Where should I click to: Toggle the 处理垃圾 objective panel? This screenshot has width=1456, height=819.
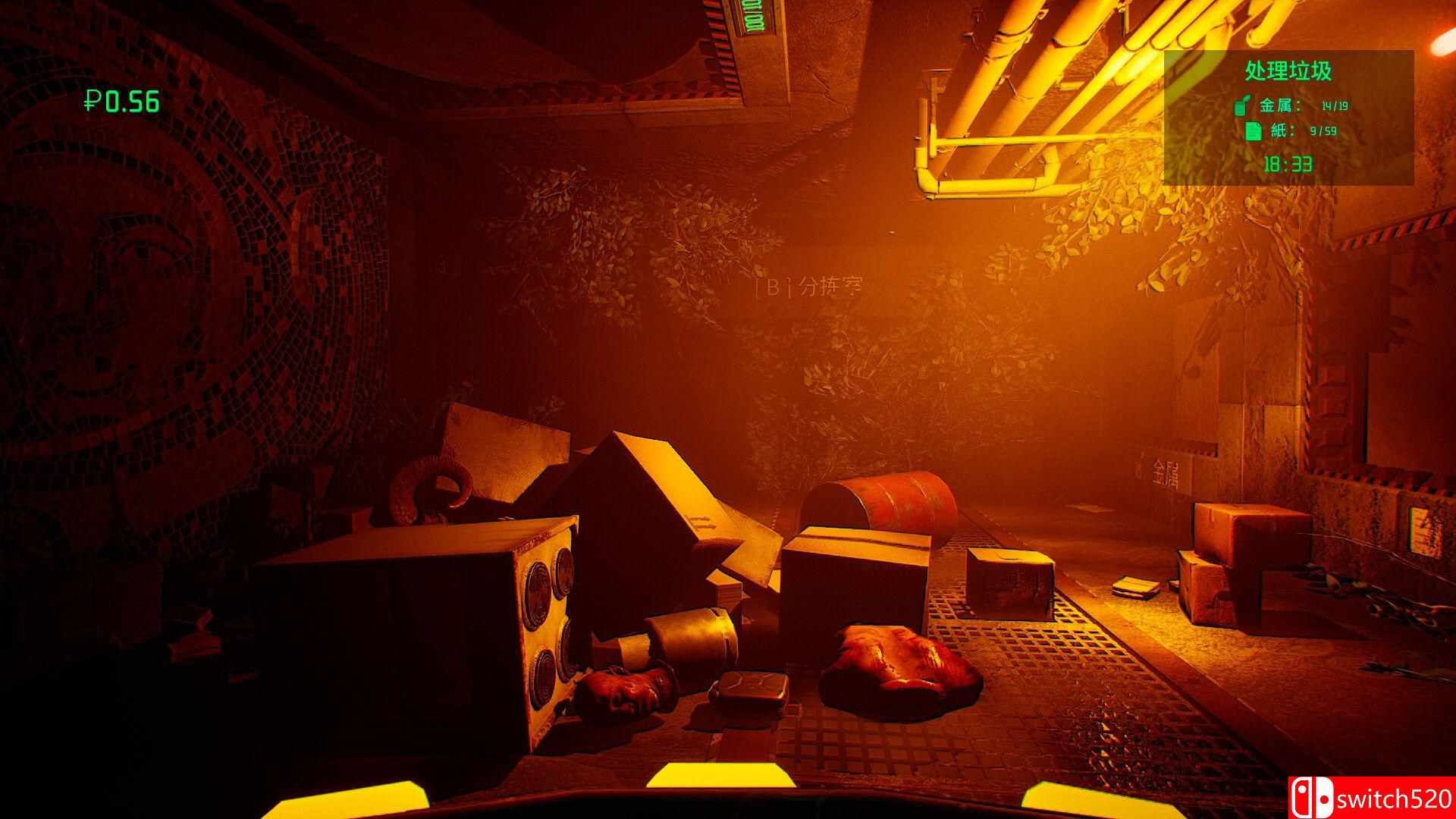click(x=1288, y=69)
